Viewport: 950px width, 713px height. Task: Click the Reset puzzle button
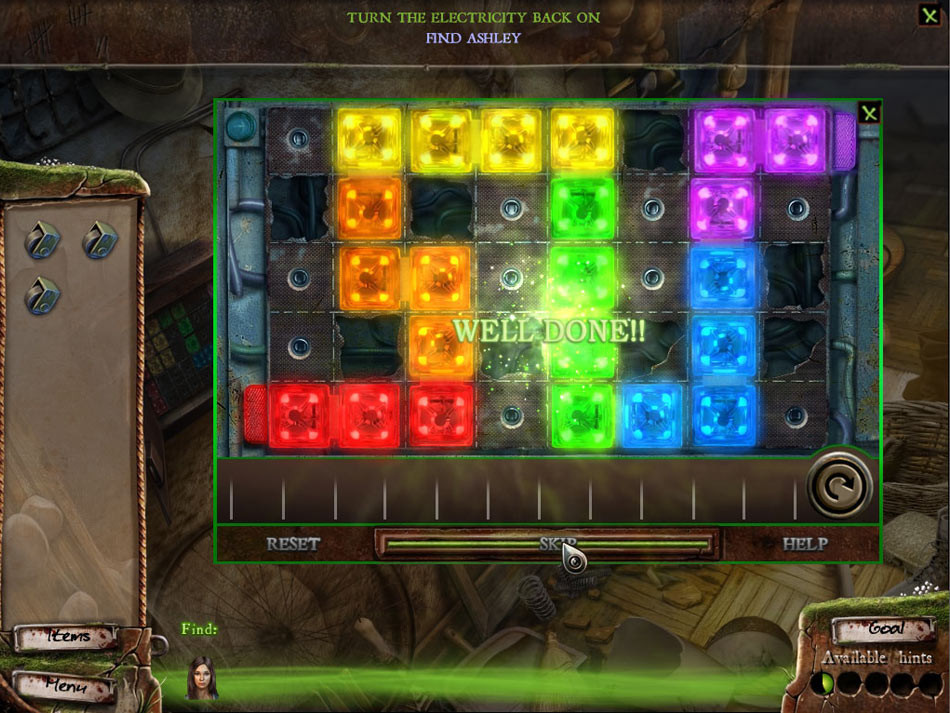(293, 544)
